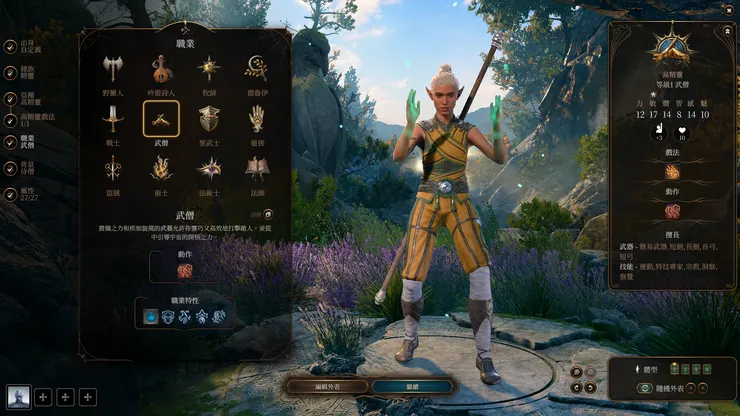The height and width of the screenshot is (416, 740).
Task: Select the 盜賊 (Rogue) class
Action: (x=112, y=169)
